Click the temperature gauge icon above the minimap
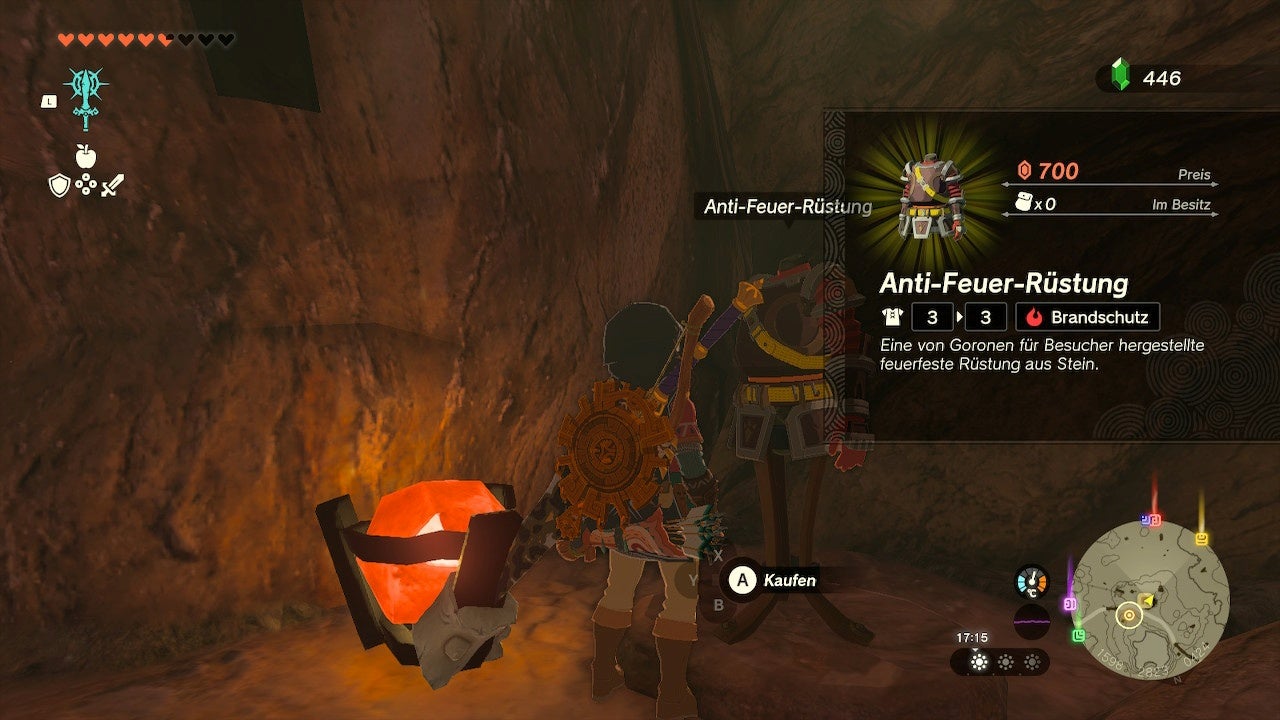Image resolution: width=1280 pixels, height=720 pixels. [1031, 580]
